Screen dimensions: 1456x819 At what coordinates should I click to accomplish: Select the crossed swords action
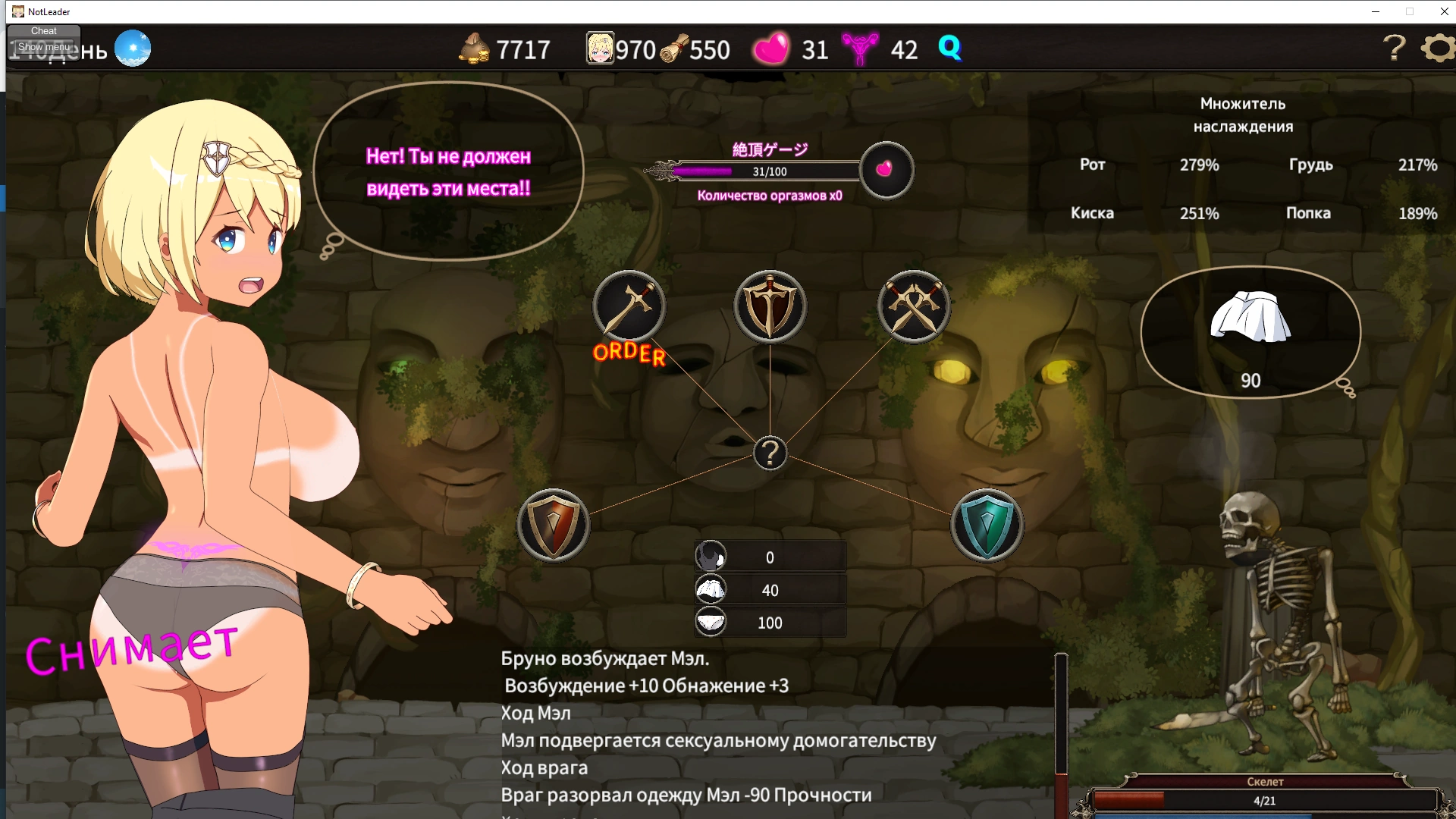pyautogui.click(x=913, y=307)
